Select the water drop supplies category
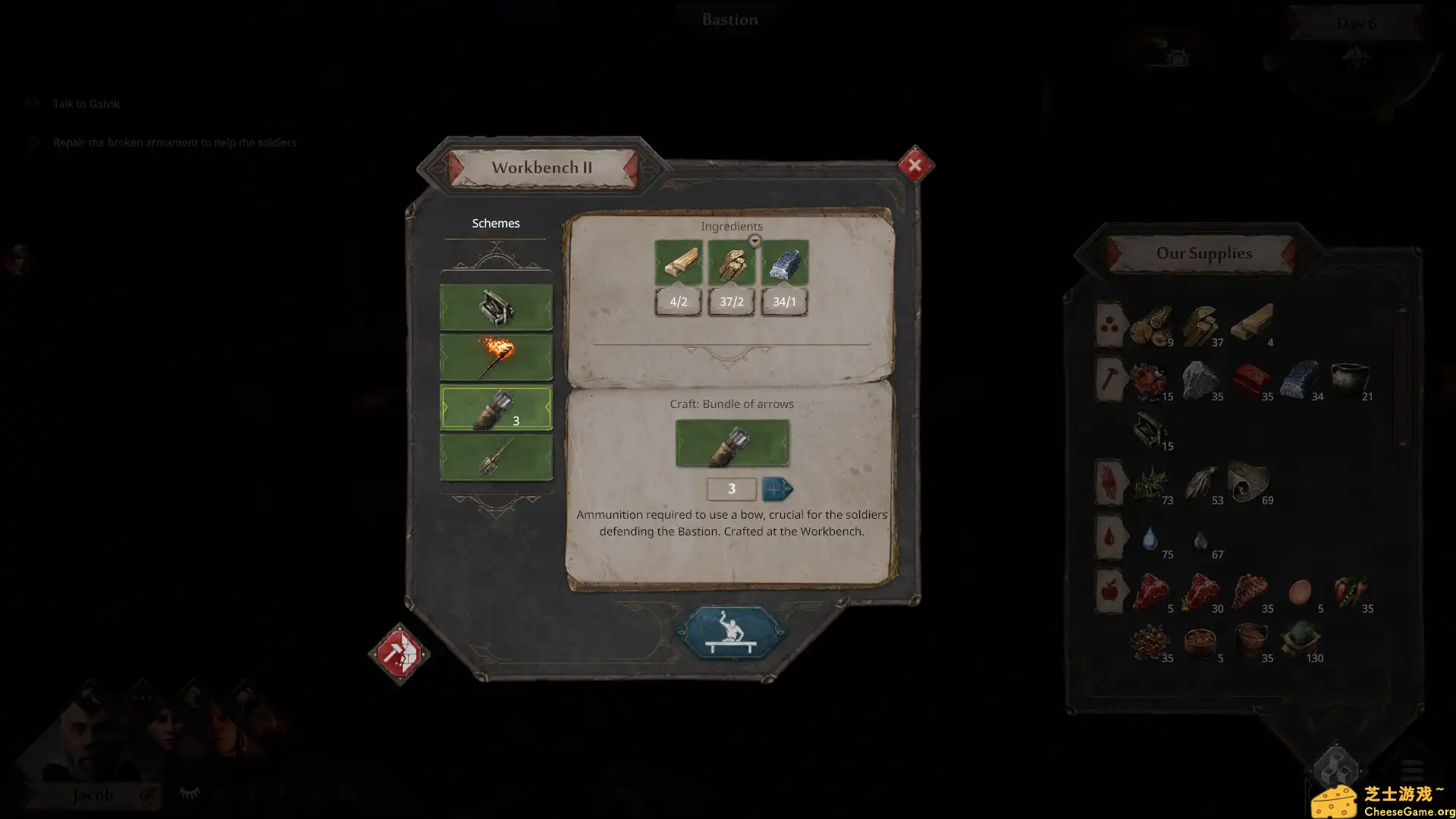Screen dimensions: 1456x819 pos(1109,537)
